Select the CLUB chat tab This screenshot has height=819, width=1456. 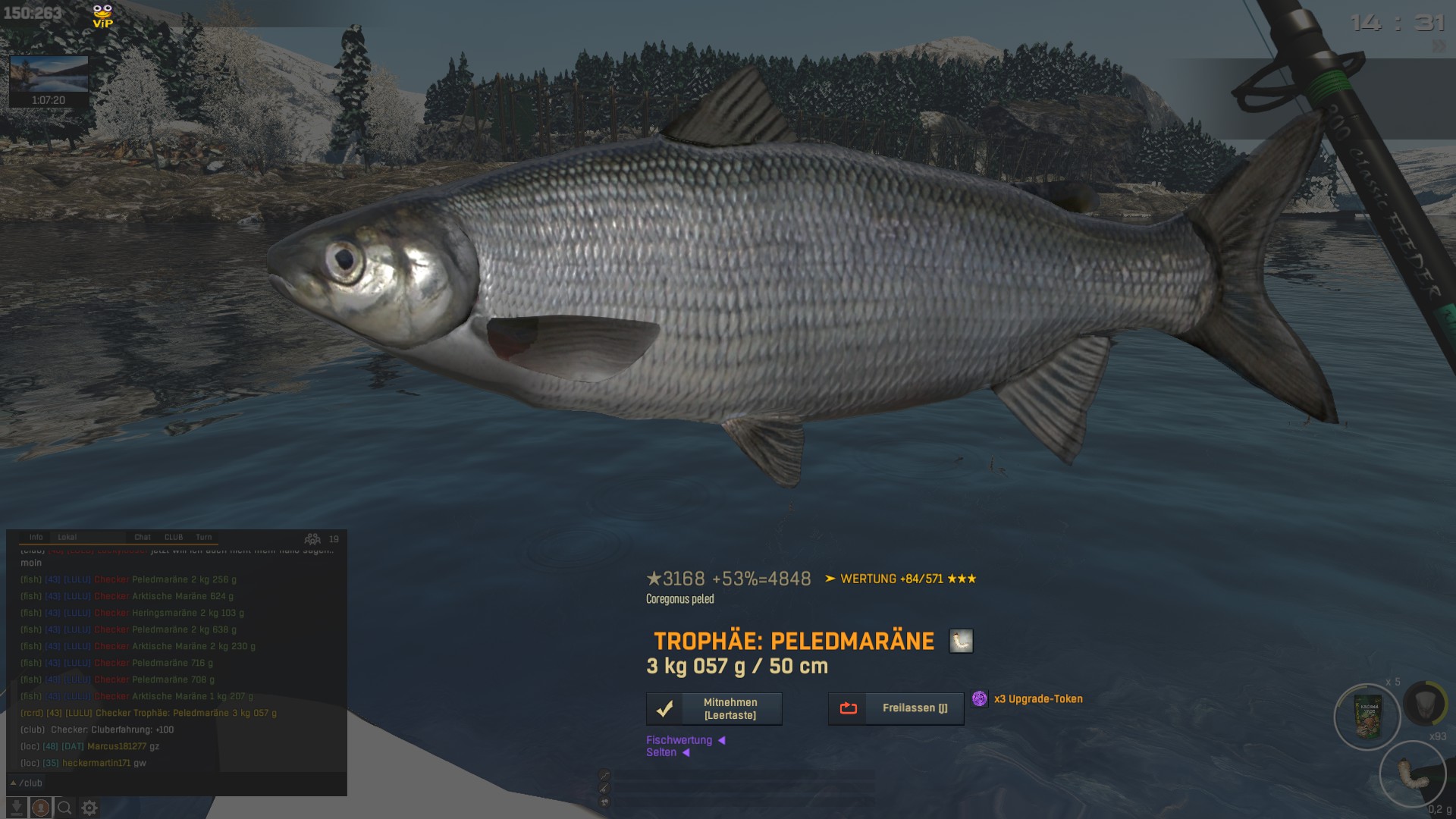coord(174,537)
